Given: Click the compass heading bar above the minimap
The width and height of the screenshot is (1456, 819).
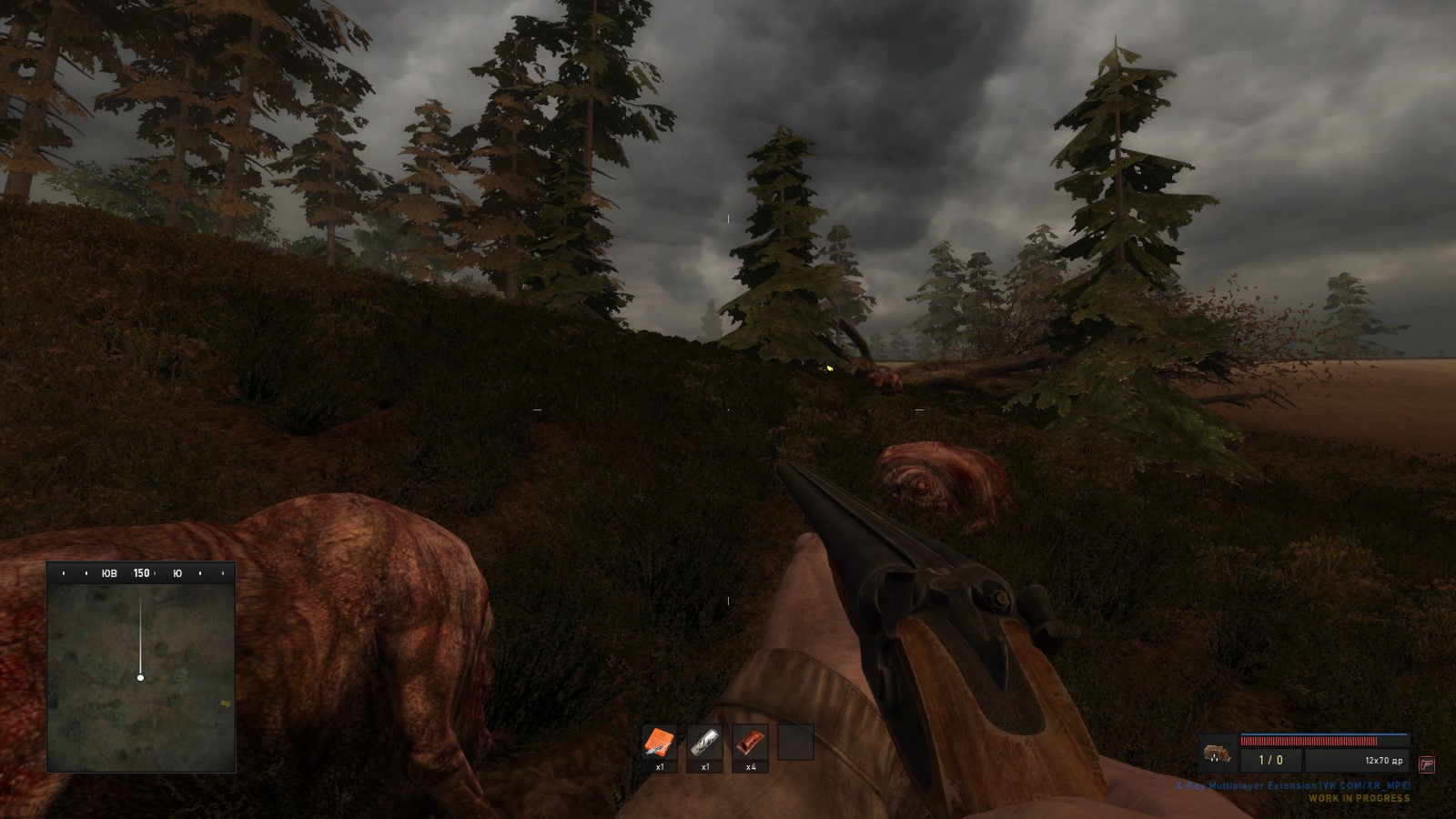Looking at the screenshot, I should tap(141, 573).
